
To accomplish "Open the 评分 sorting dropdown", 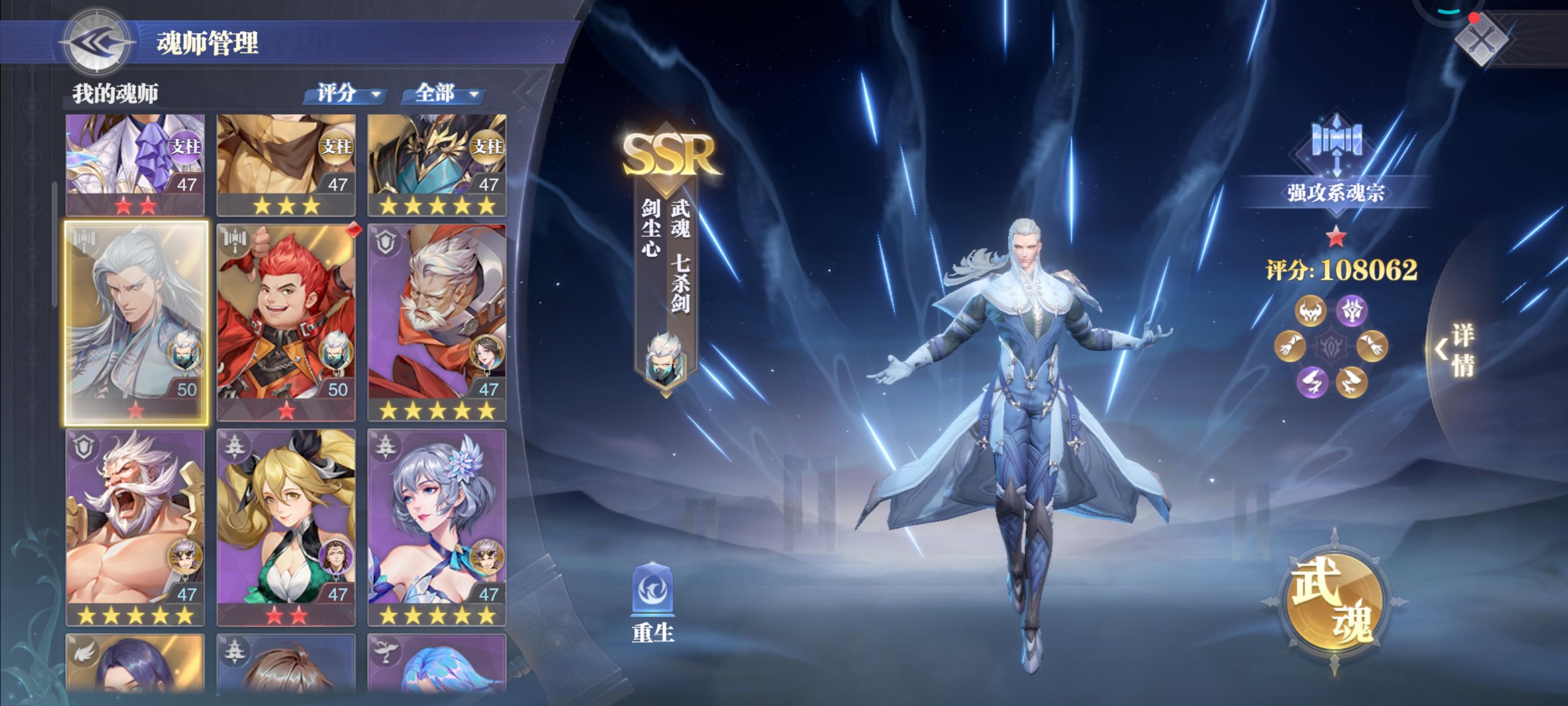I will [345, 95].
